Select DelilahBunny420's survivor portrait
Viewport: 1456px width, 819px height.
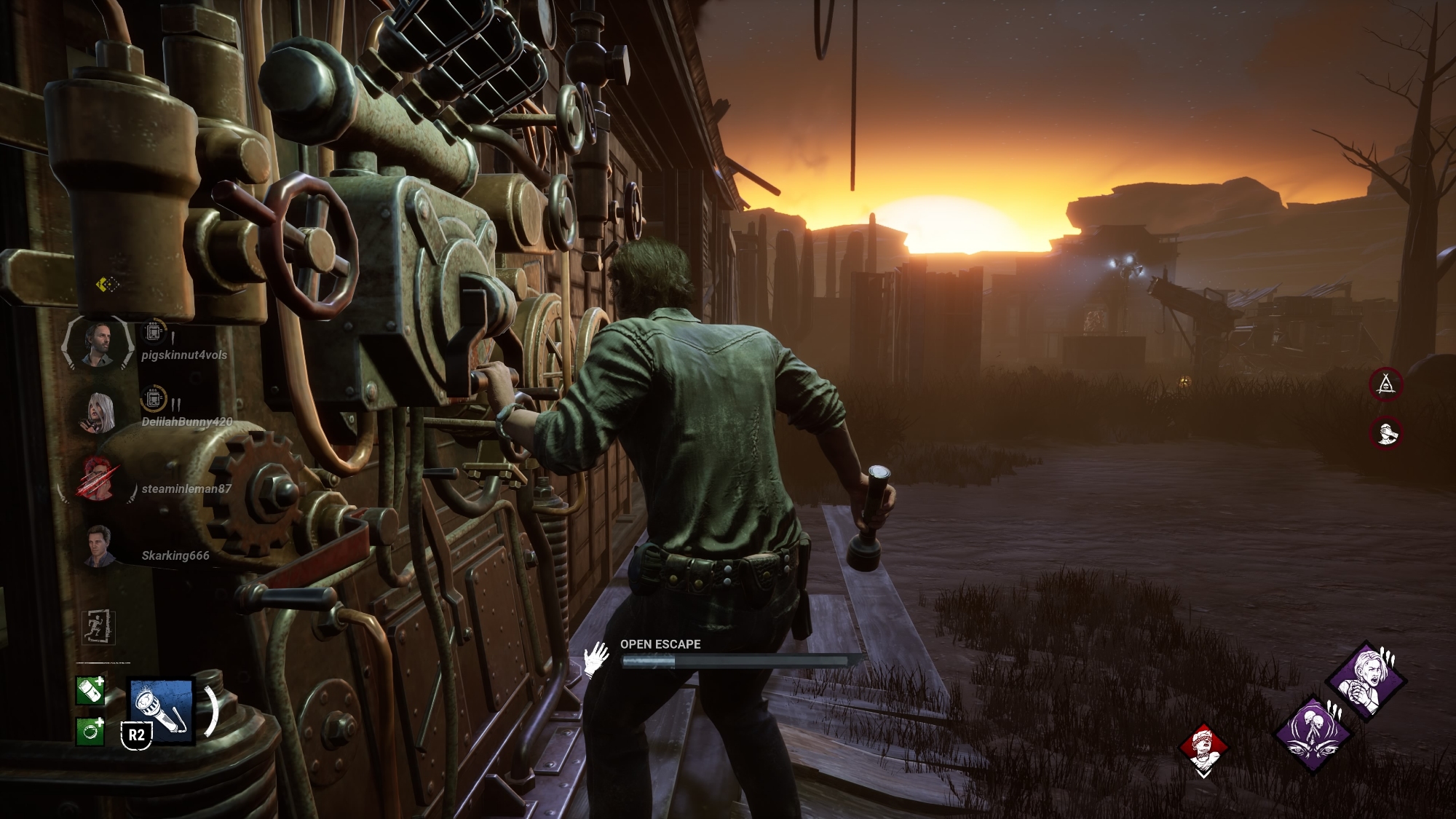click(x=98, y=413)
